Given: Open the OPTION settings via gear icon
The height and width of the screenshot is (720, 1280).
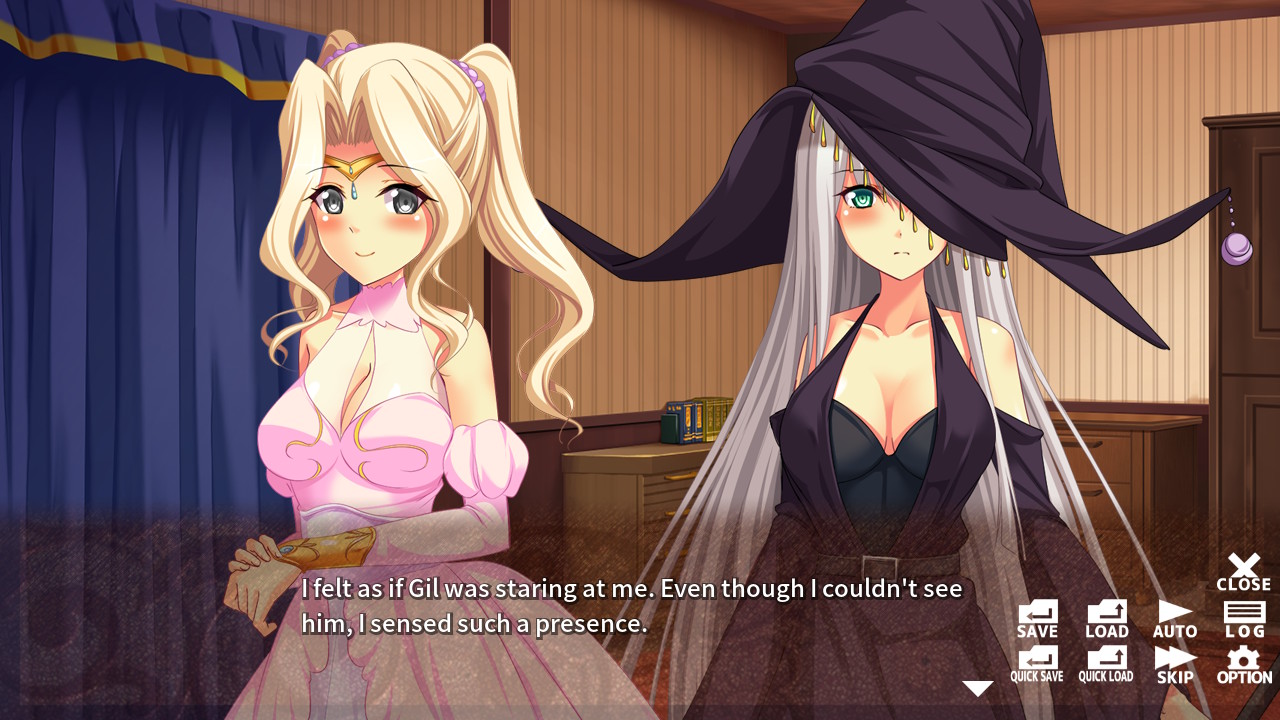Looking at the screenshot, I should tap(1243, 662).
